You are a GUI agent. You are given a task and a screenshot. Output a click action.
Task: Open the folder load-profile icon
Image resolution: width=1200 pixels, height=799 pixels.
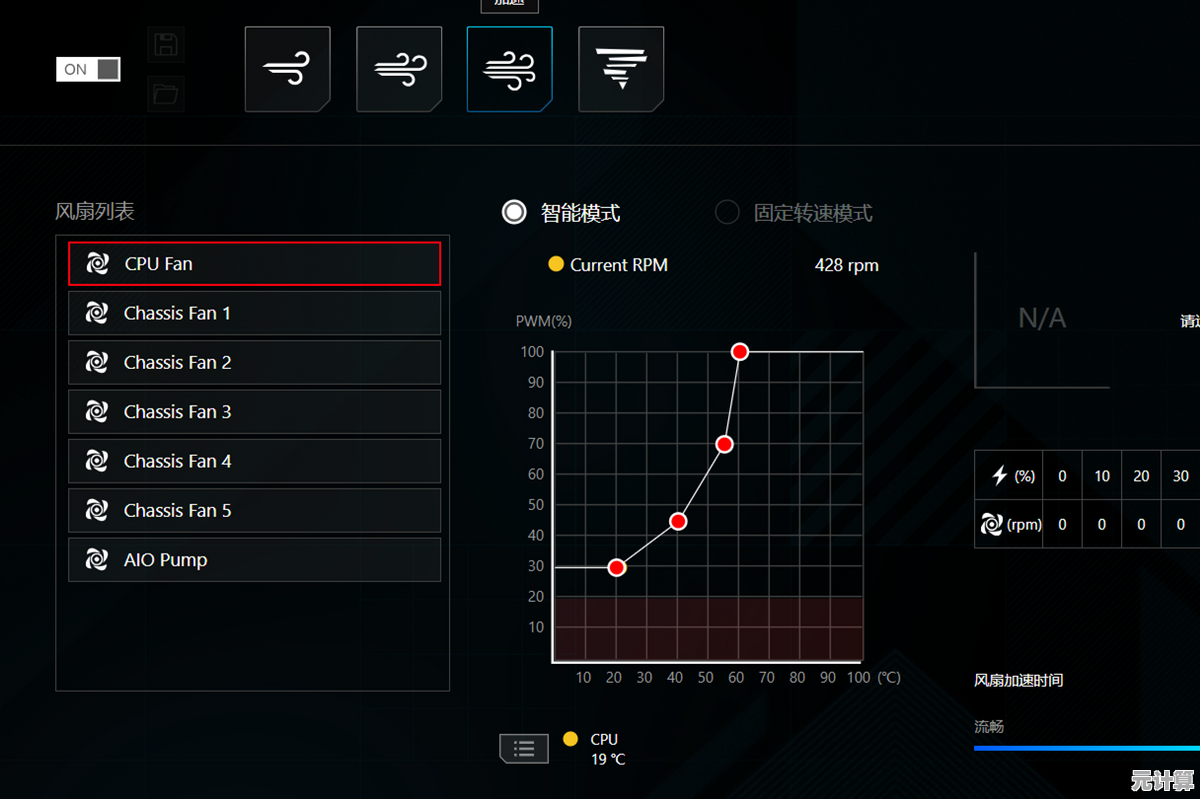[166, 95]
